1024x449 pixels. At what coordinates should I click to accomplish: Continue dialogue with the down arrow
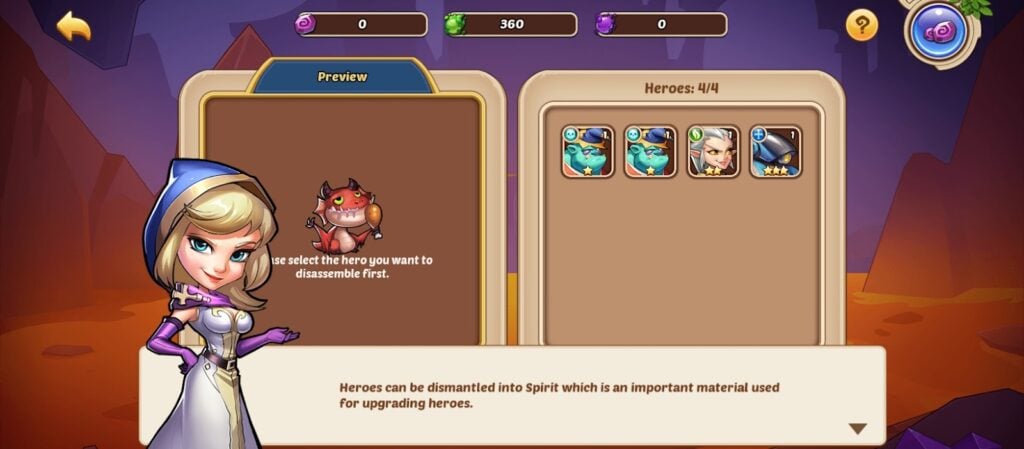click(x=857, y=428)
